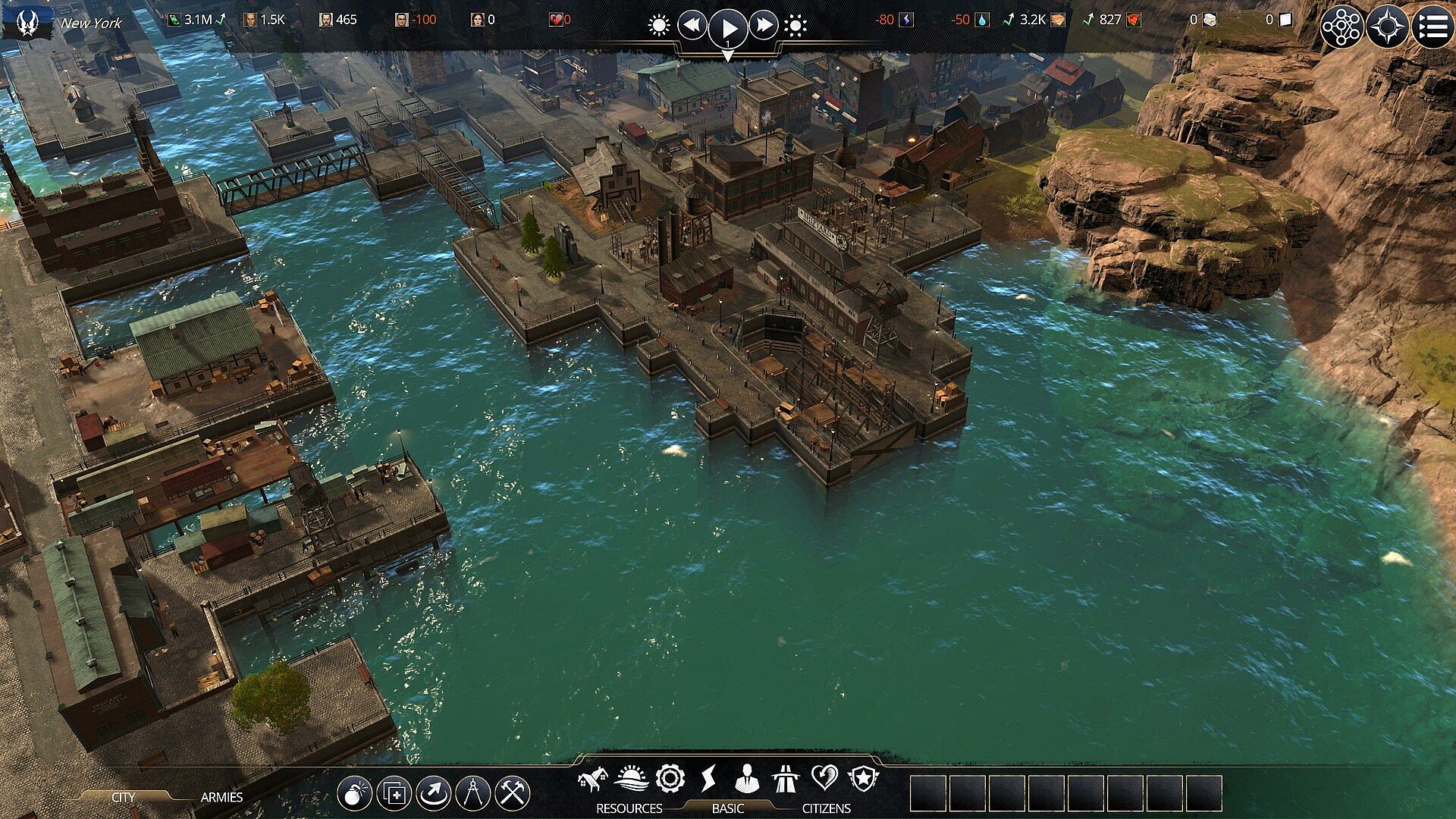Screen dimensions: 1456x819
Task: Slow down the game speed with rewind
Action: click(x=692, y=27)
